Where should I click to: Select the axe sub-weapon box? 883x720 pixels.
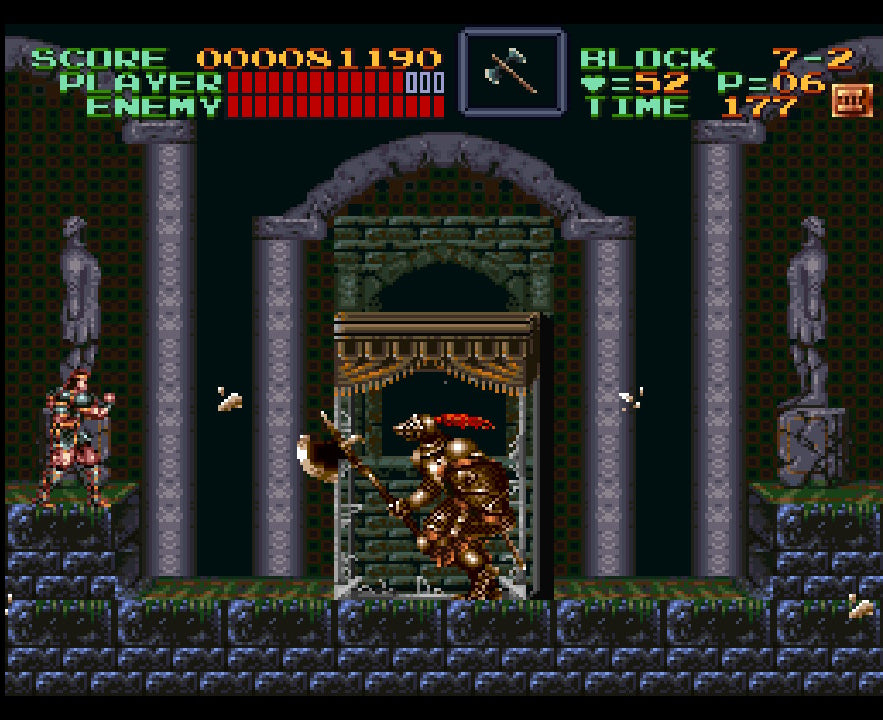click(511, 71)
